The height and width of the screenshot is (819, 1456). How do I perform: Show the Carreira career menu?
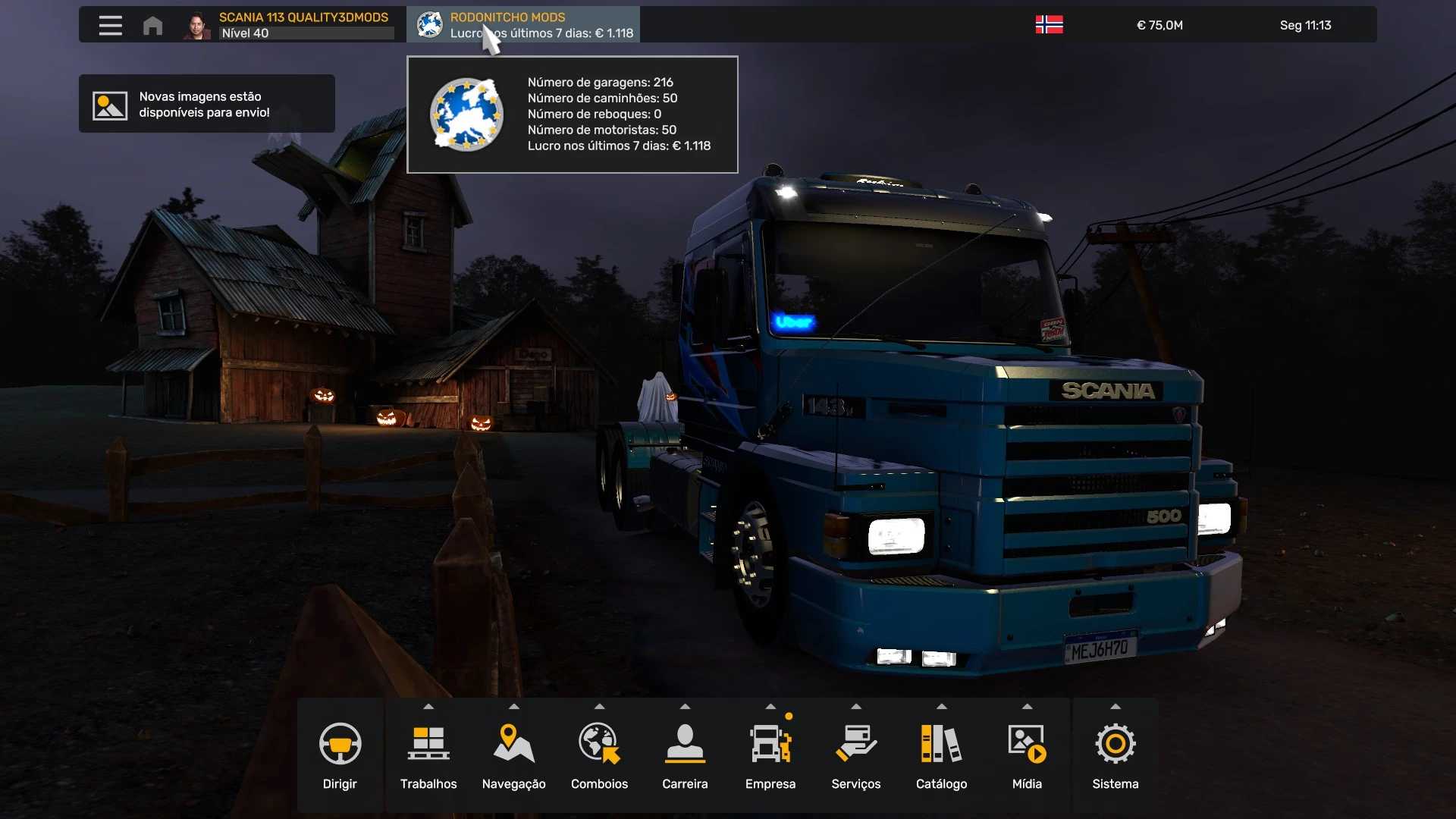coord(685,756)
